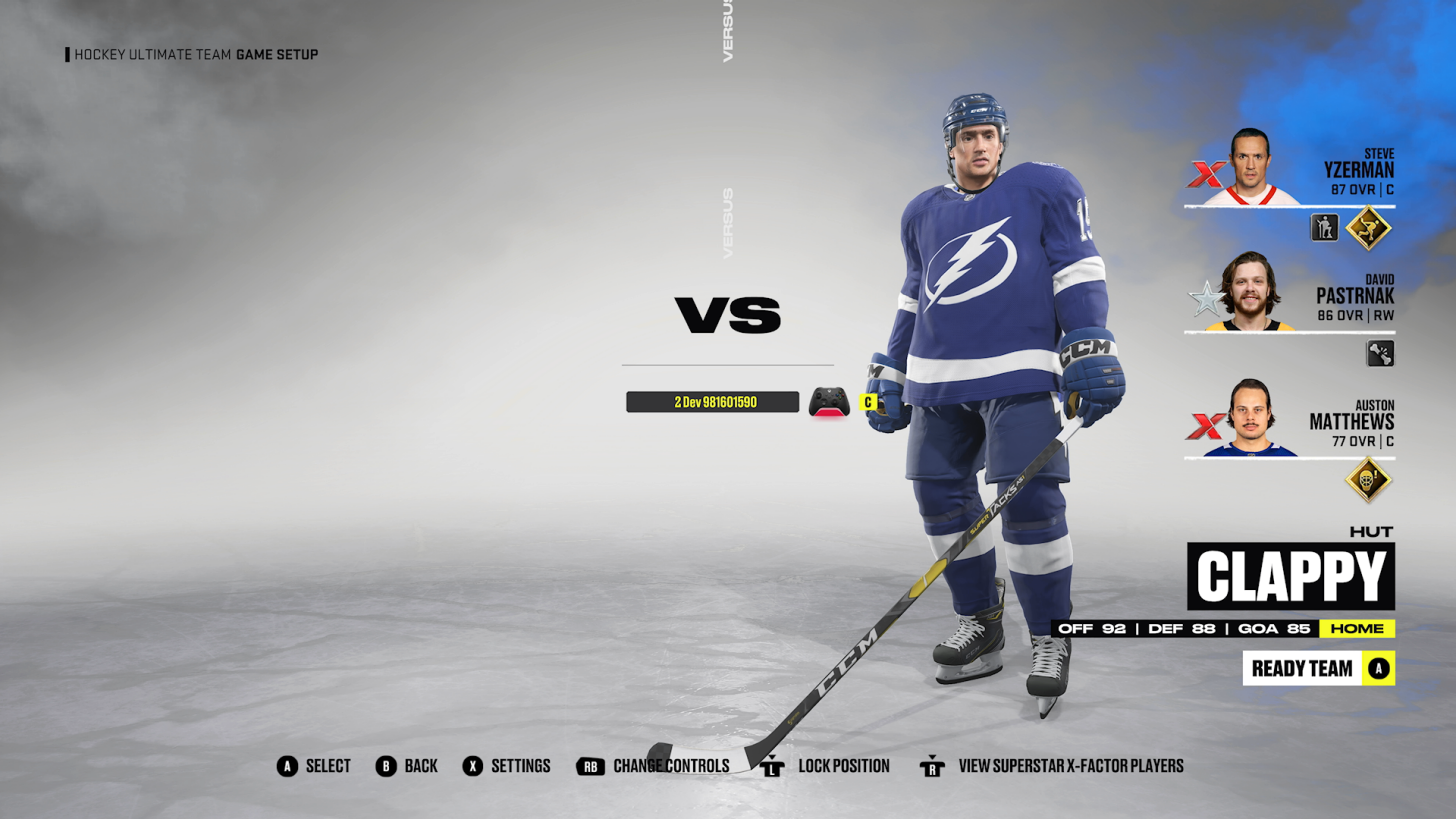Toggle Lock Position with the LT prompt
The width and height of the screenshot is (1456, 819).
[771, 766]
